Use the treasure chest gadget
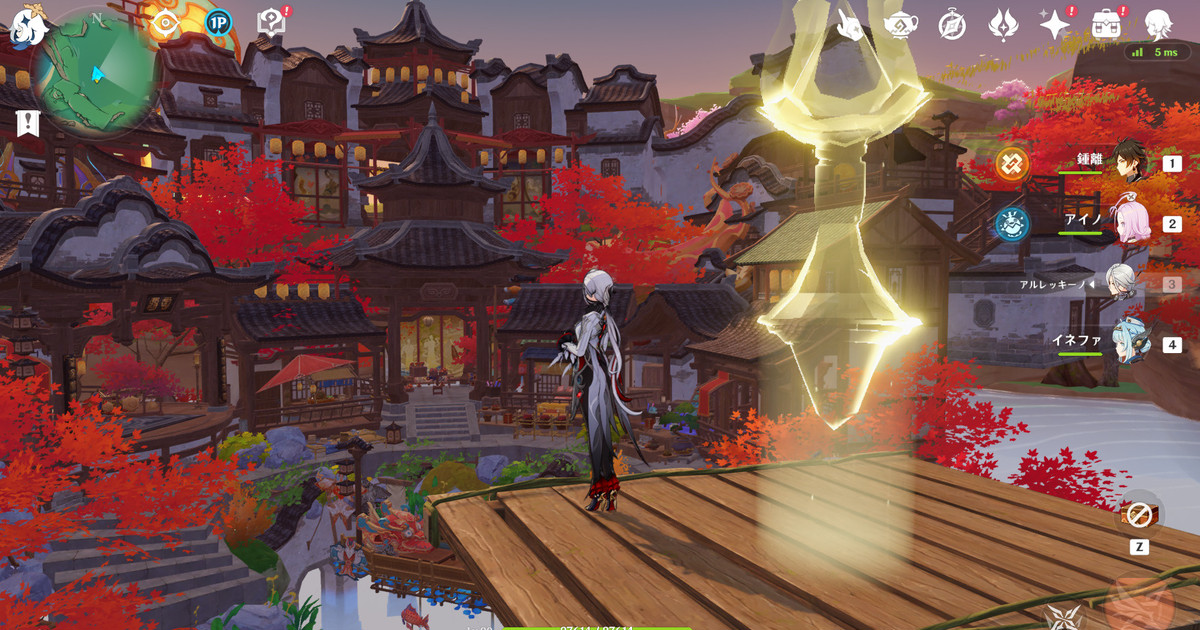Image resolution: width=1200 pixels, height=630 pixels. [1138, 515]
